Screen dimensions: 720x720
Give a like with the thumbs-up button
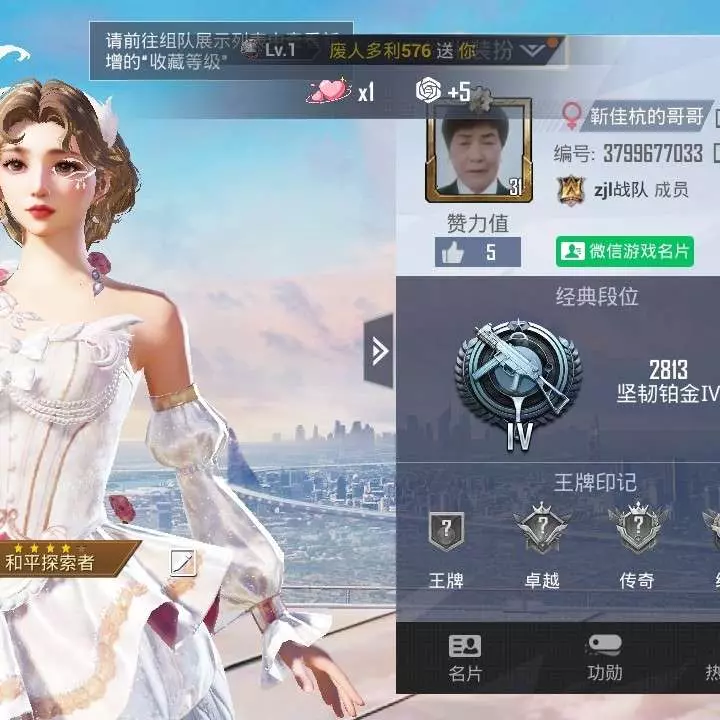click(452, 253)
